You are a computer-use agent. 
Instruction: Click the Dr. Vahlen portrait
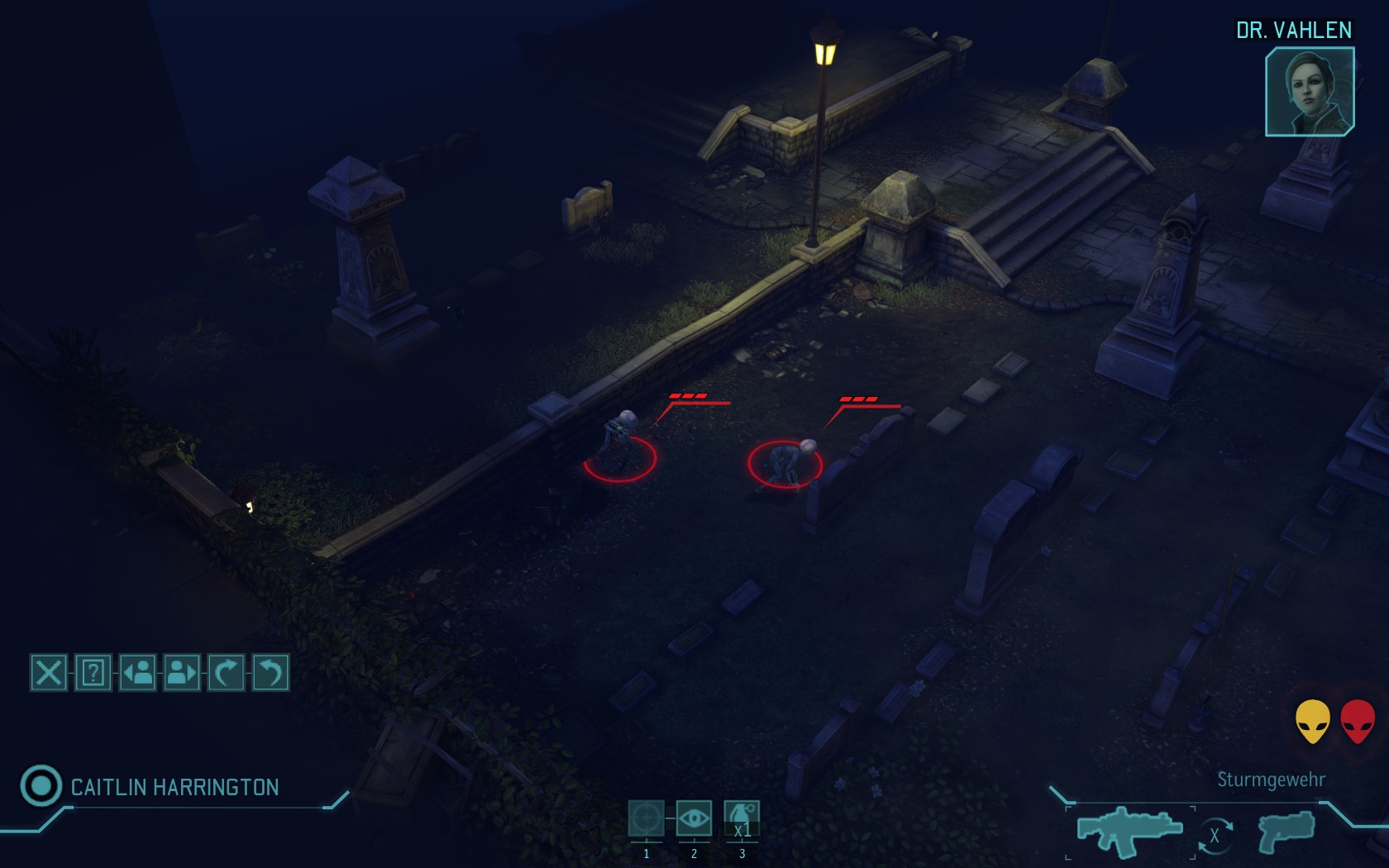point(1310,91)
